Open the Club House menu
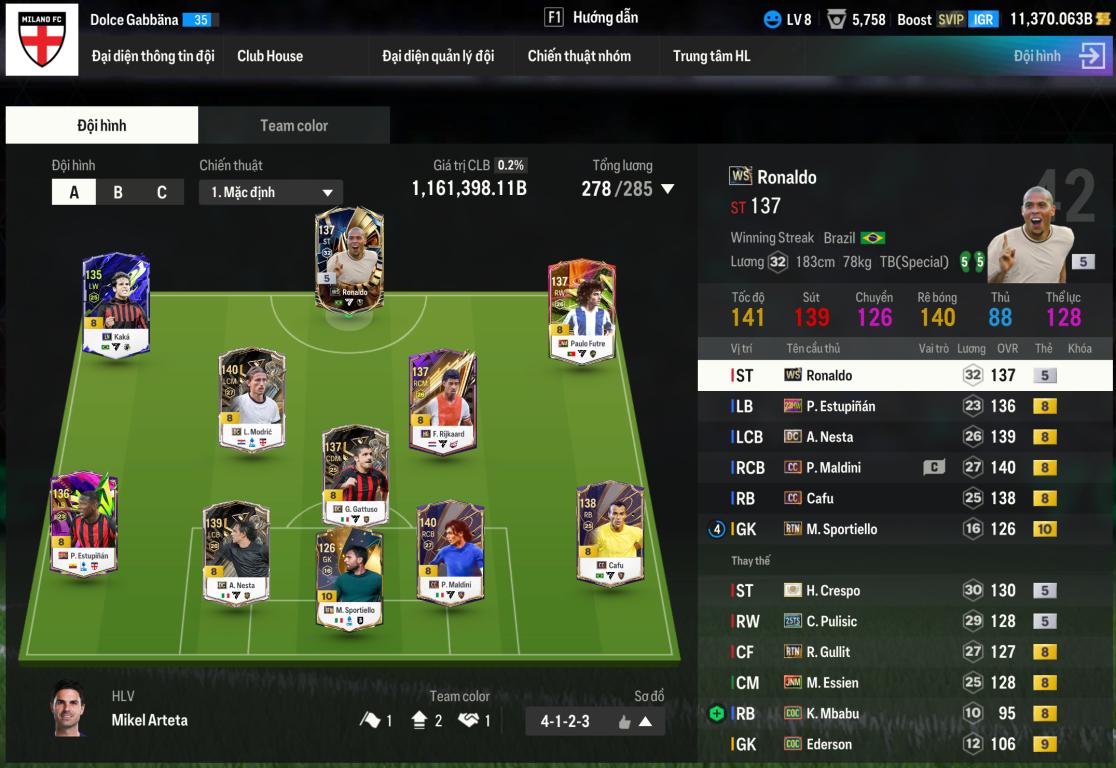This screenshot has width=1116, height=768. 270,56
